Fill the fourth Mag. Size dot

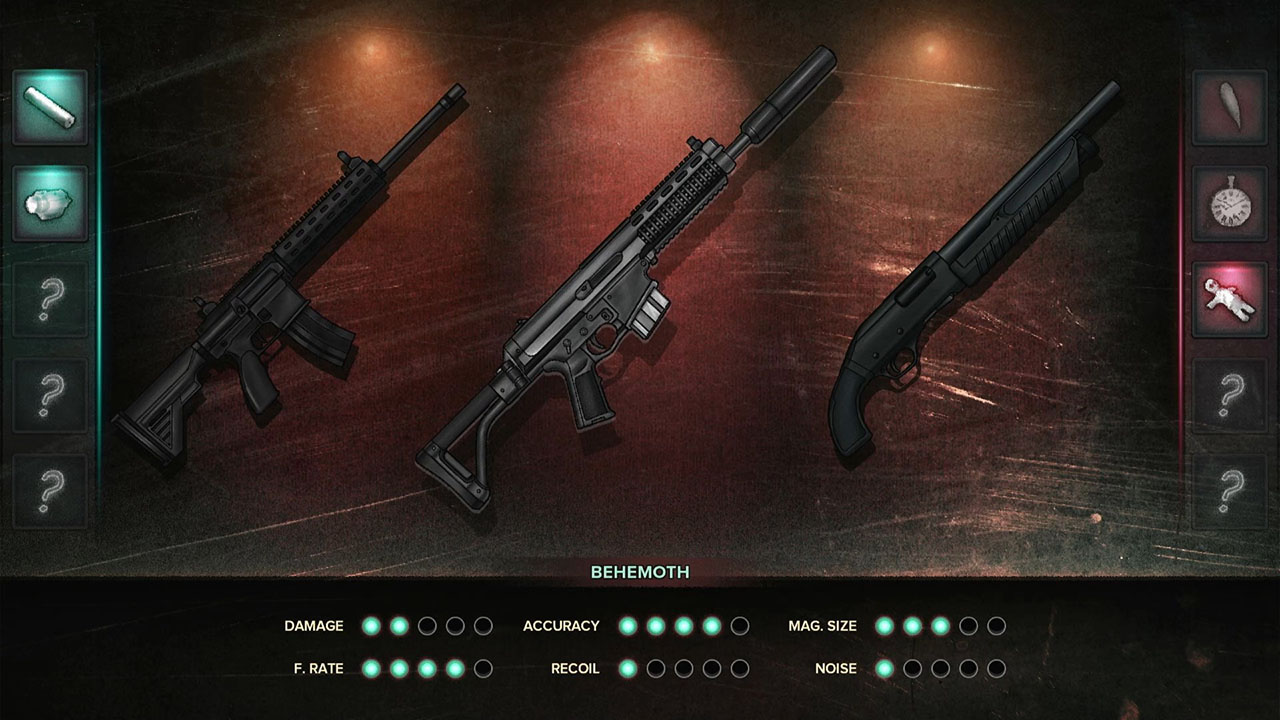point(967,625)
